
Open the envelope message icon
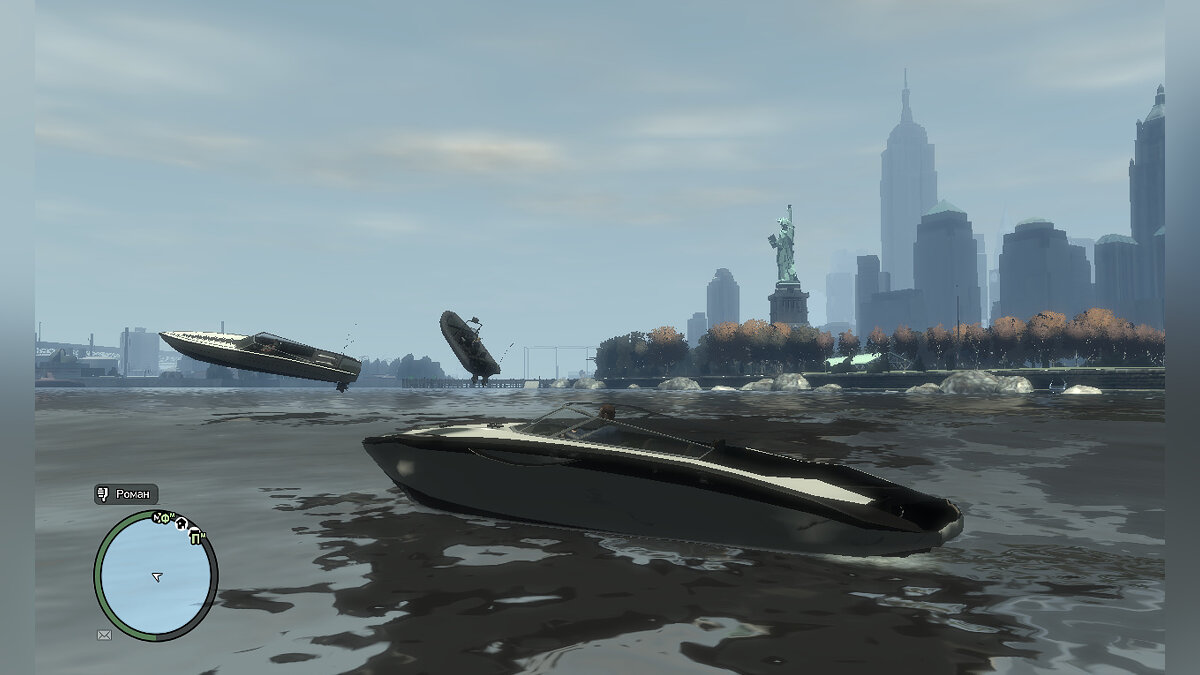pos(104,634)
